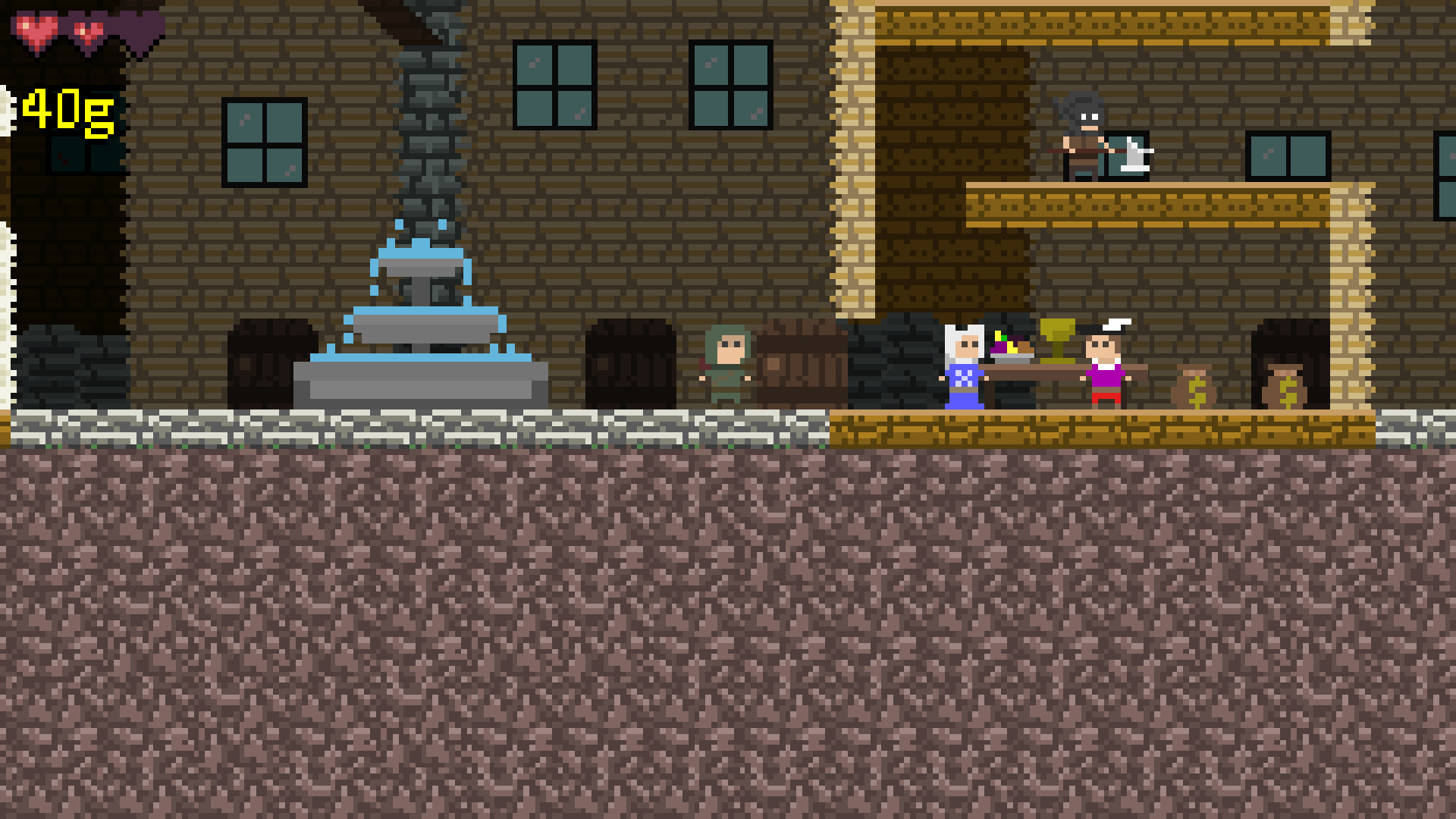The height and width of the screenshot is (819, 1456).
Task: Select the empty third heart in the health bar
Action: [x=135, y=29]
